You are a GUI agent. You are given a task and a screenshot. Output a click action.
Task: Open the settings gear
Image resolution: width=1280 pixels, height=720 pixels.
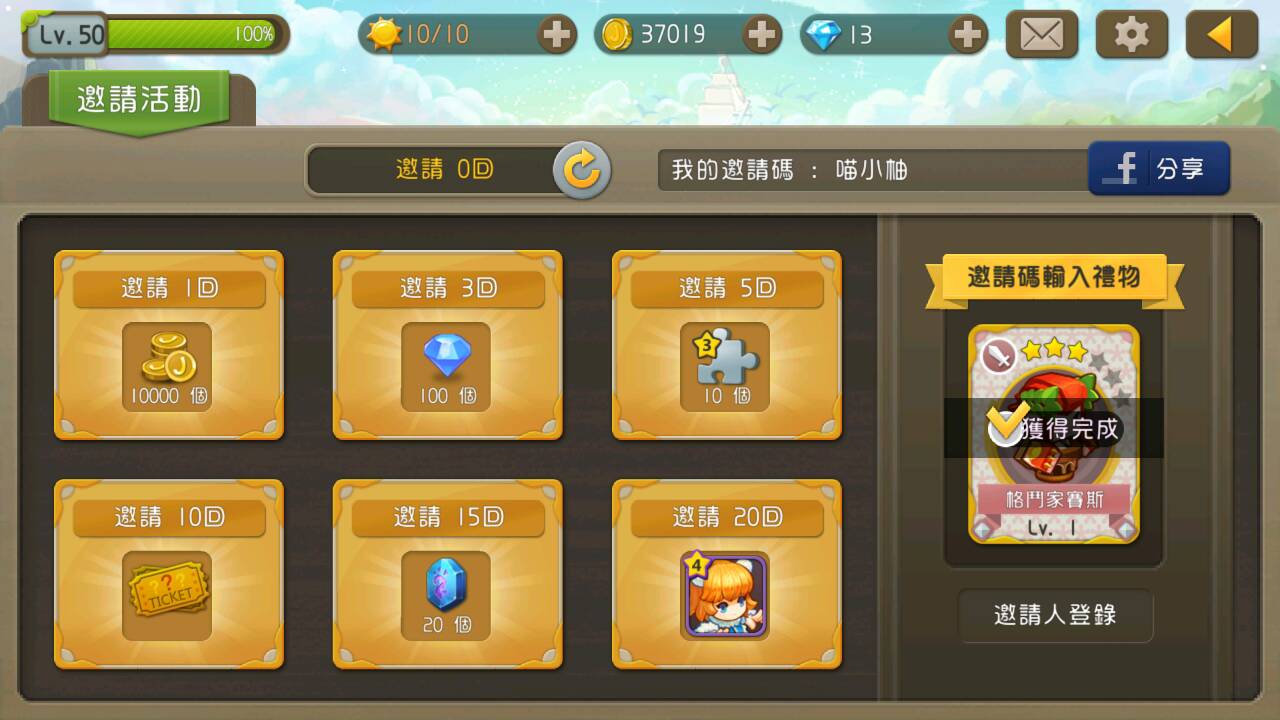(x=1130, y=32)
